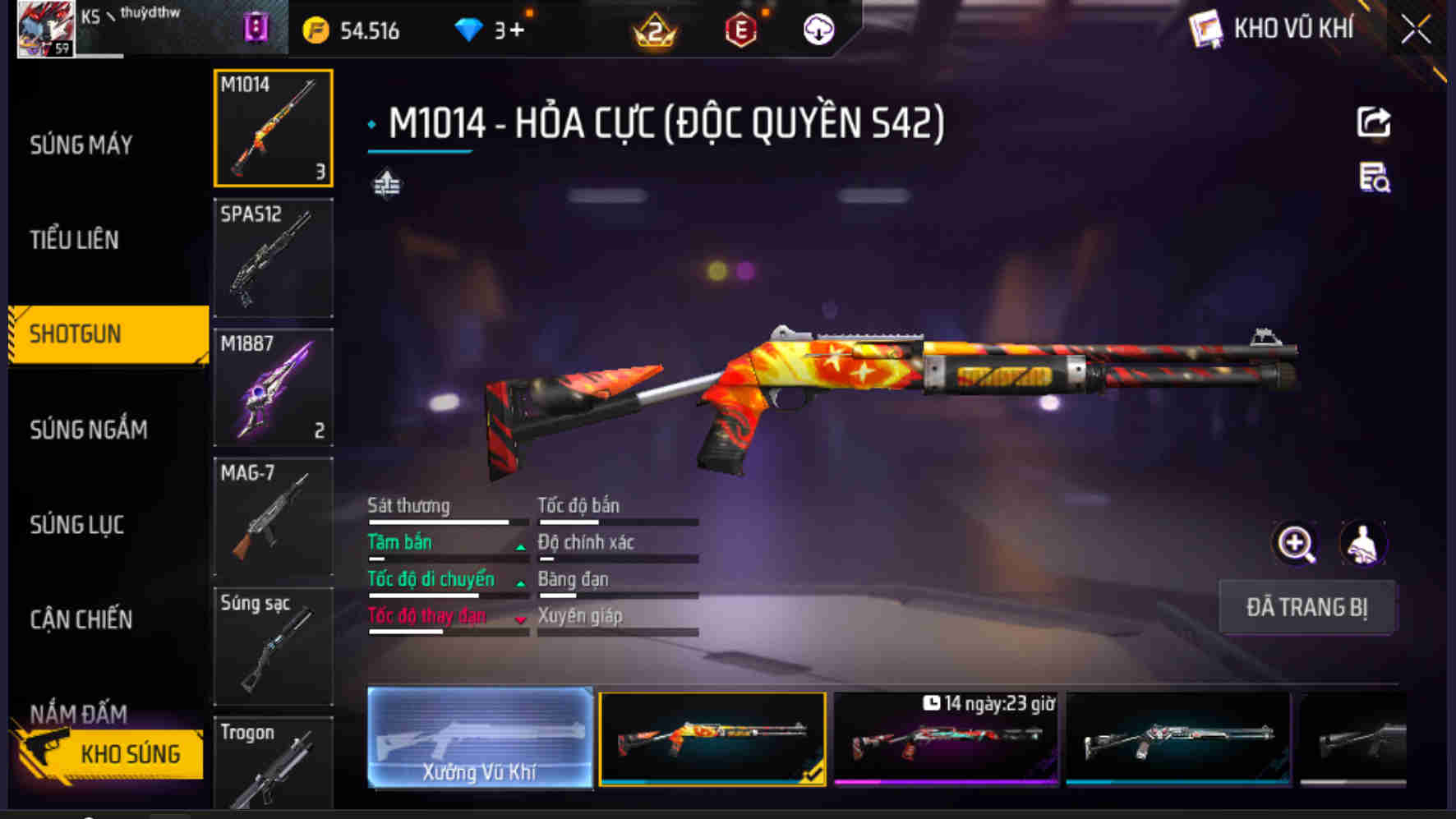Open the player profile avatar

coord(46,29)
